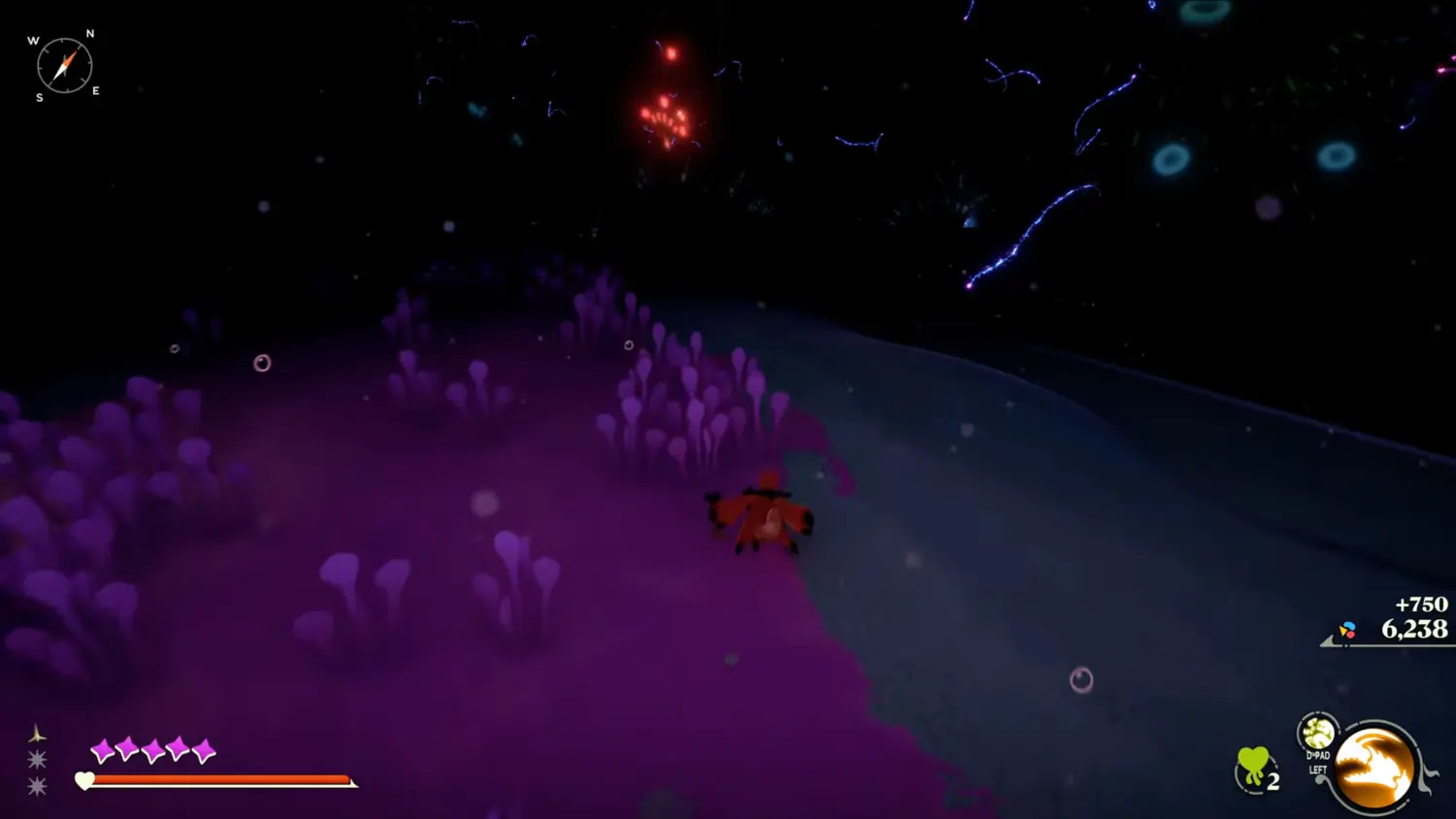Click the white heart on the health bar
The height and width of the screenshot is (819, 1456).
point(83,780)
